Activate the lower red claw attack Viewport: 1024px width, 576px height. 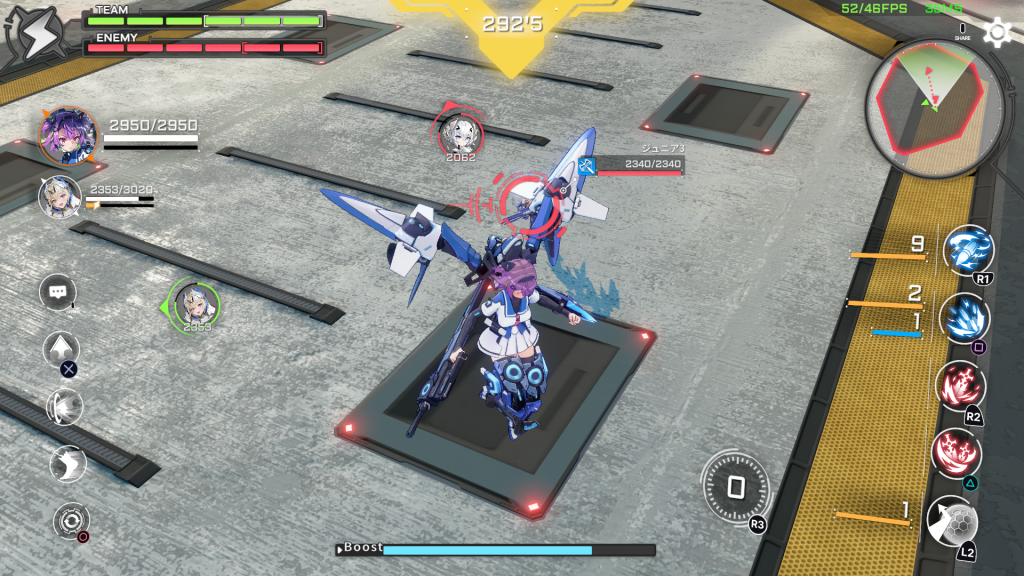pyautogui.click(x=956, y=453)
